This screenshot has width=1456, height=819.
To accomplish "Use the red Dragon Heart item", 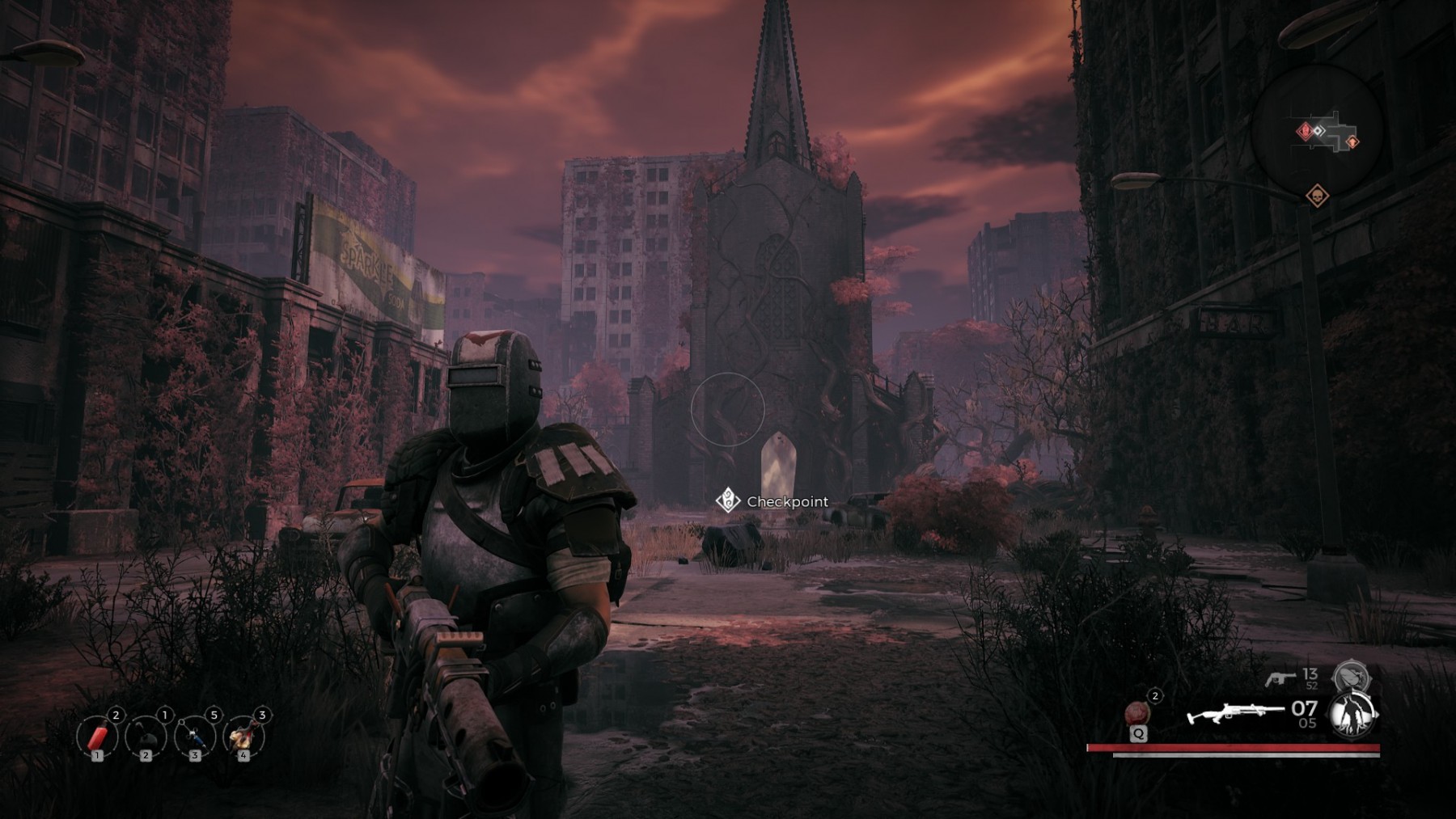I will tap(1138, 714).
